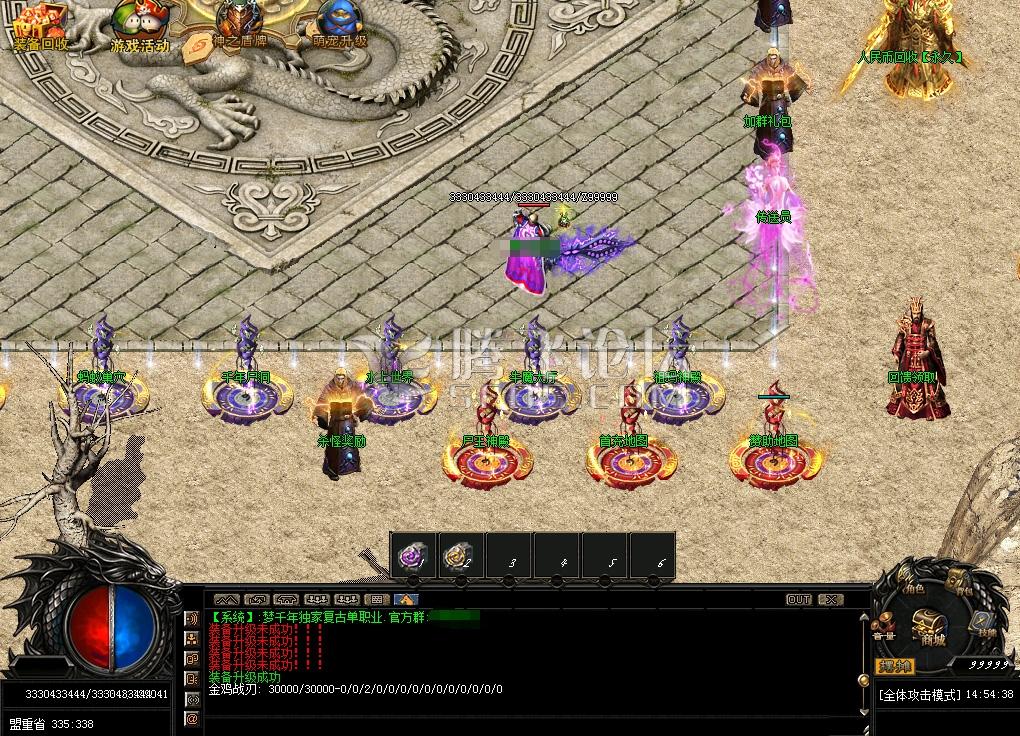1020x736 pixels.
Task: Open the 神之盾牌 shield feature
Action: (240, 27)
